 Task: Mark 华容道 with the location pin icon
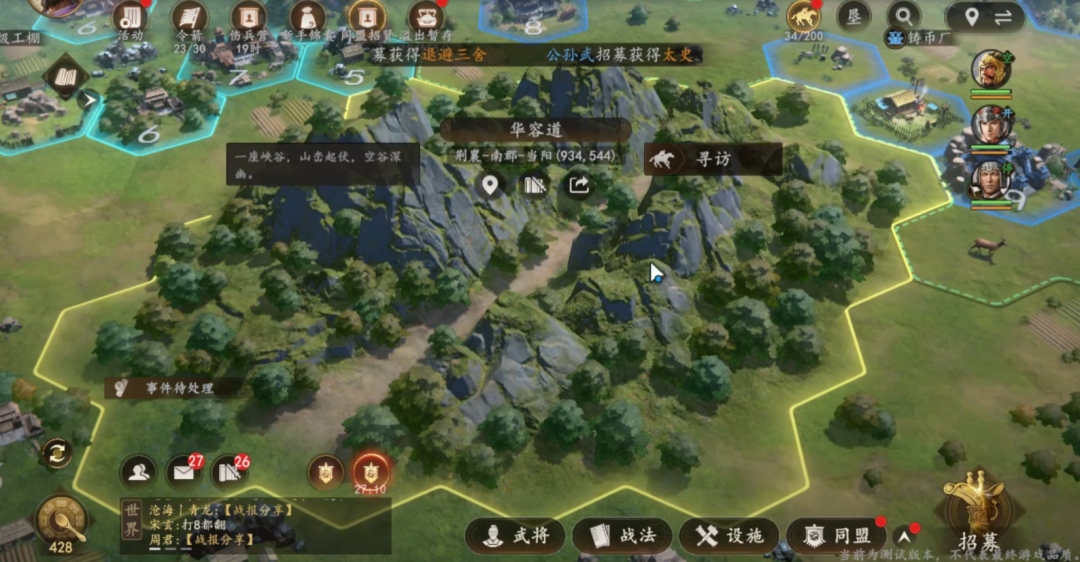(490, 184)
